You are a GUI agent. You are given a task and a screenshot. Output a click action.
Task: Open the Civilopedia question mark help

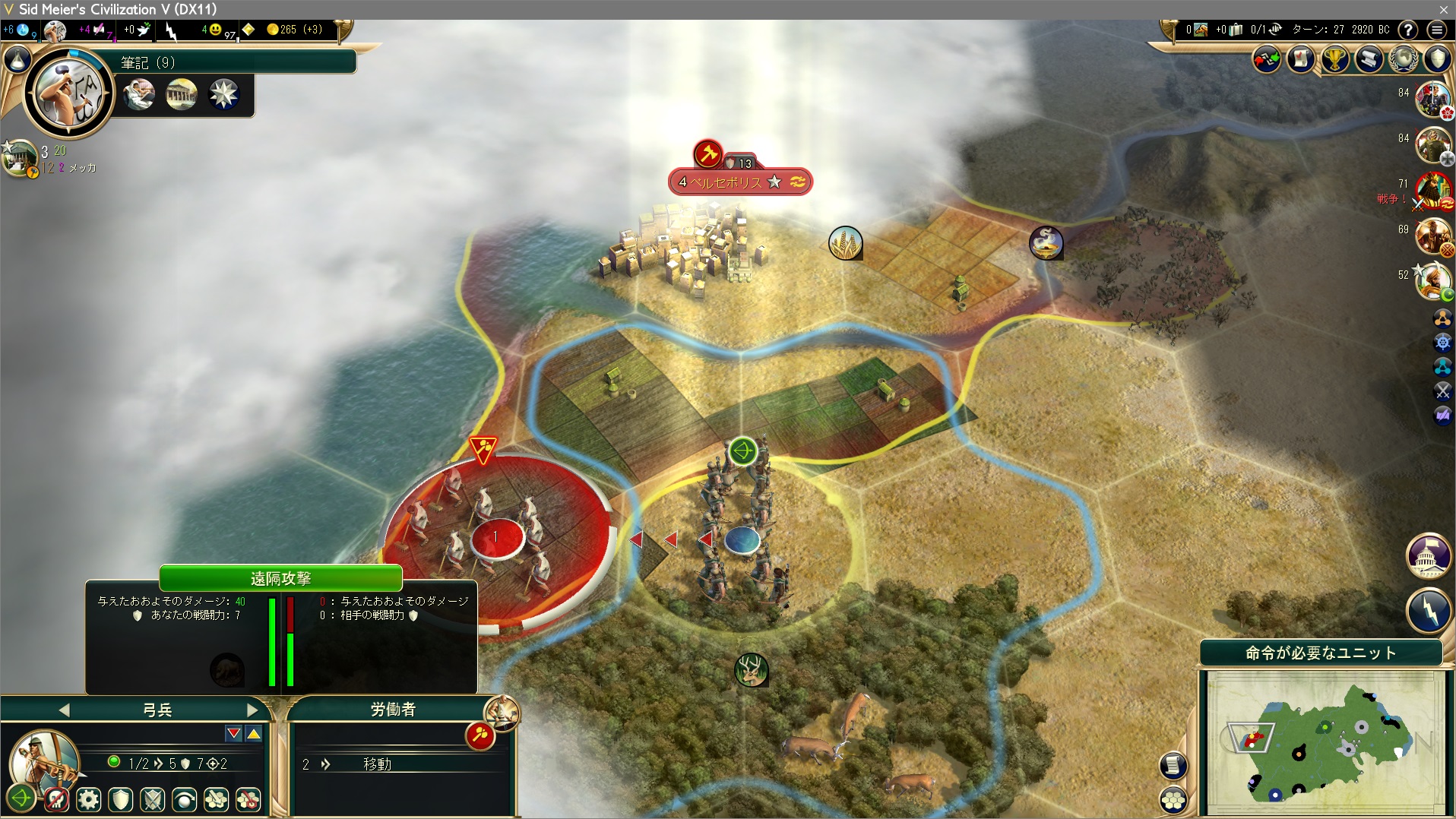pos(1408,30)
